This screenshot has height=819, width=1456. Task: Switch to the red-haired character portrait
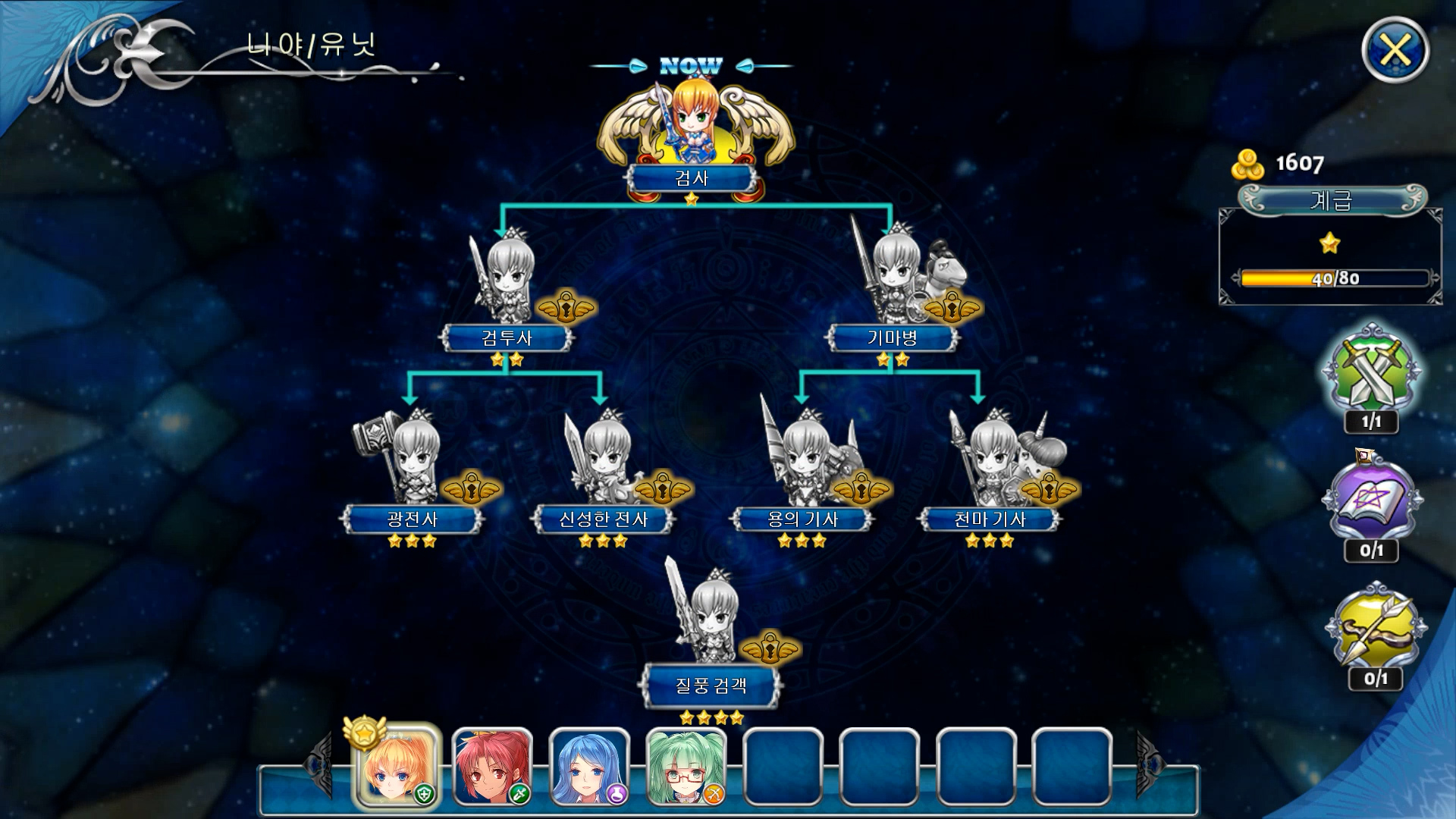point(492,766)
